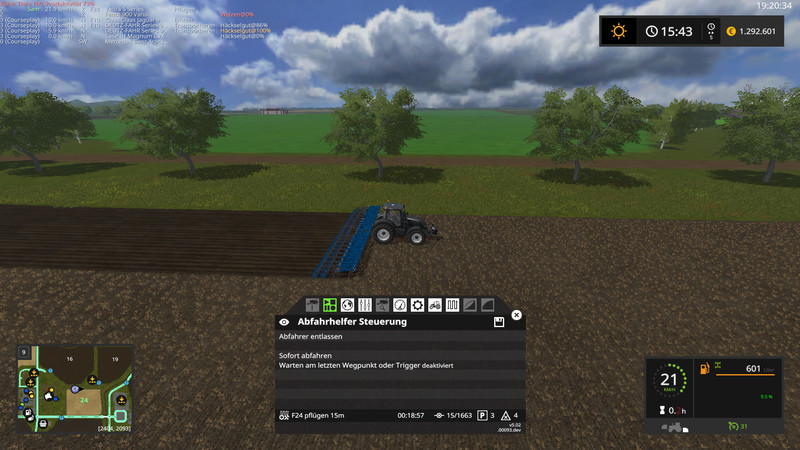
Task: Click field 24 on the minimap
Action: coord(84,400)
